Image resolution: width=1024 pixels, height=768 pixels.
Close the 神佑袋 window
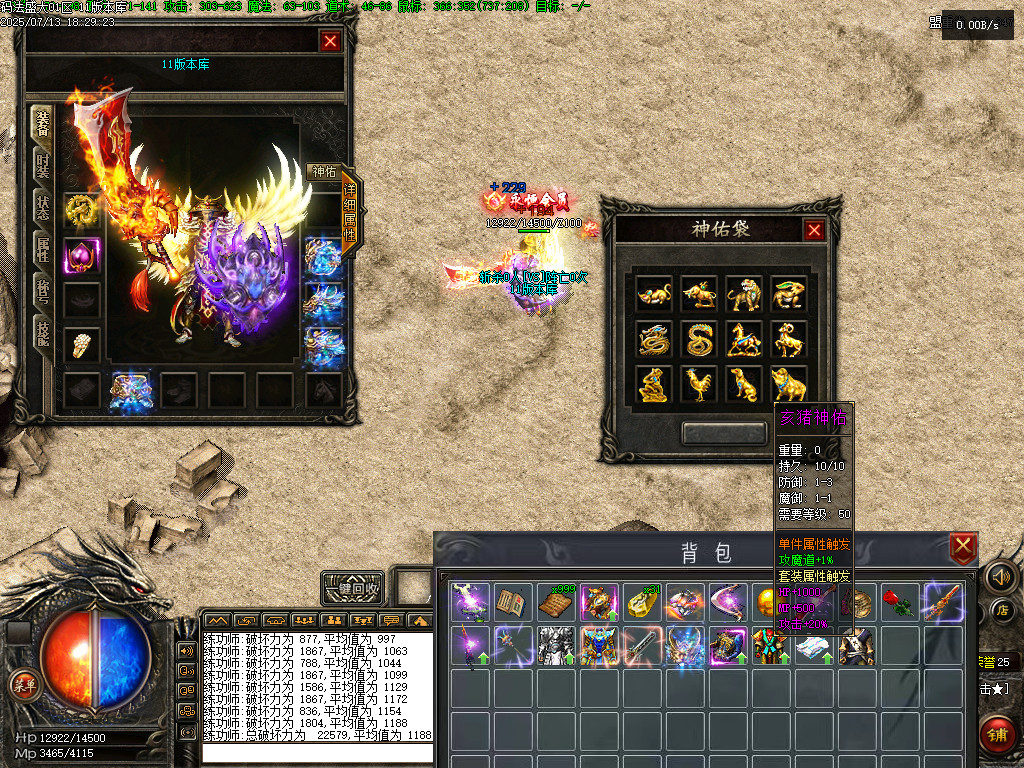click(814, 230)
